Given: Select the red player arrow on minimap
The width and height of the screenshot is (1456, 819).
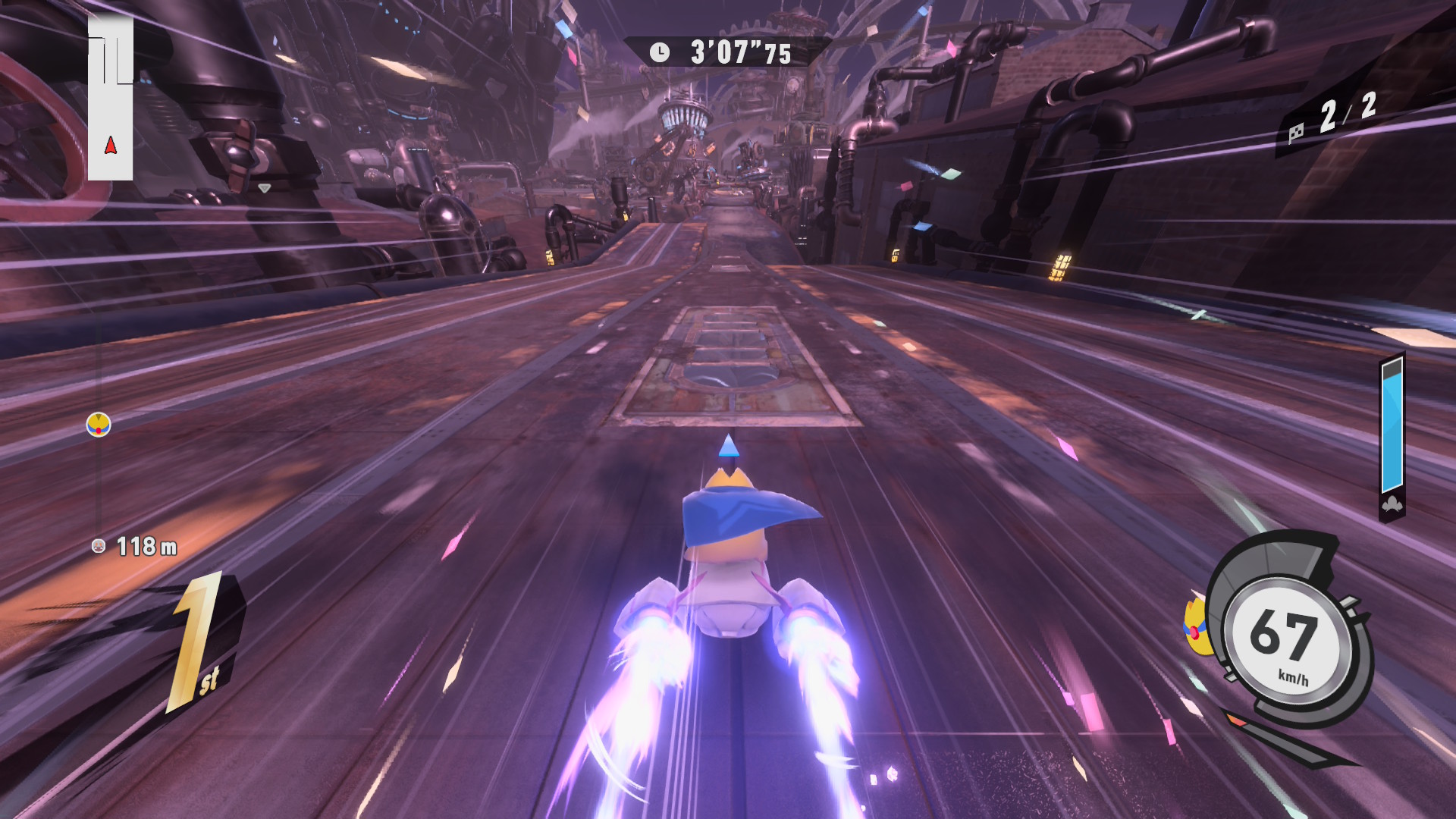Looking at the screenshot, I should (x=111, y=146).
